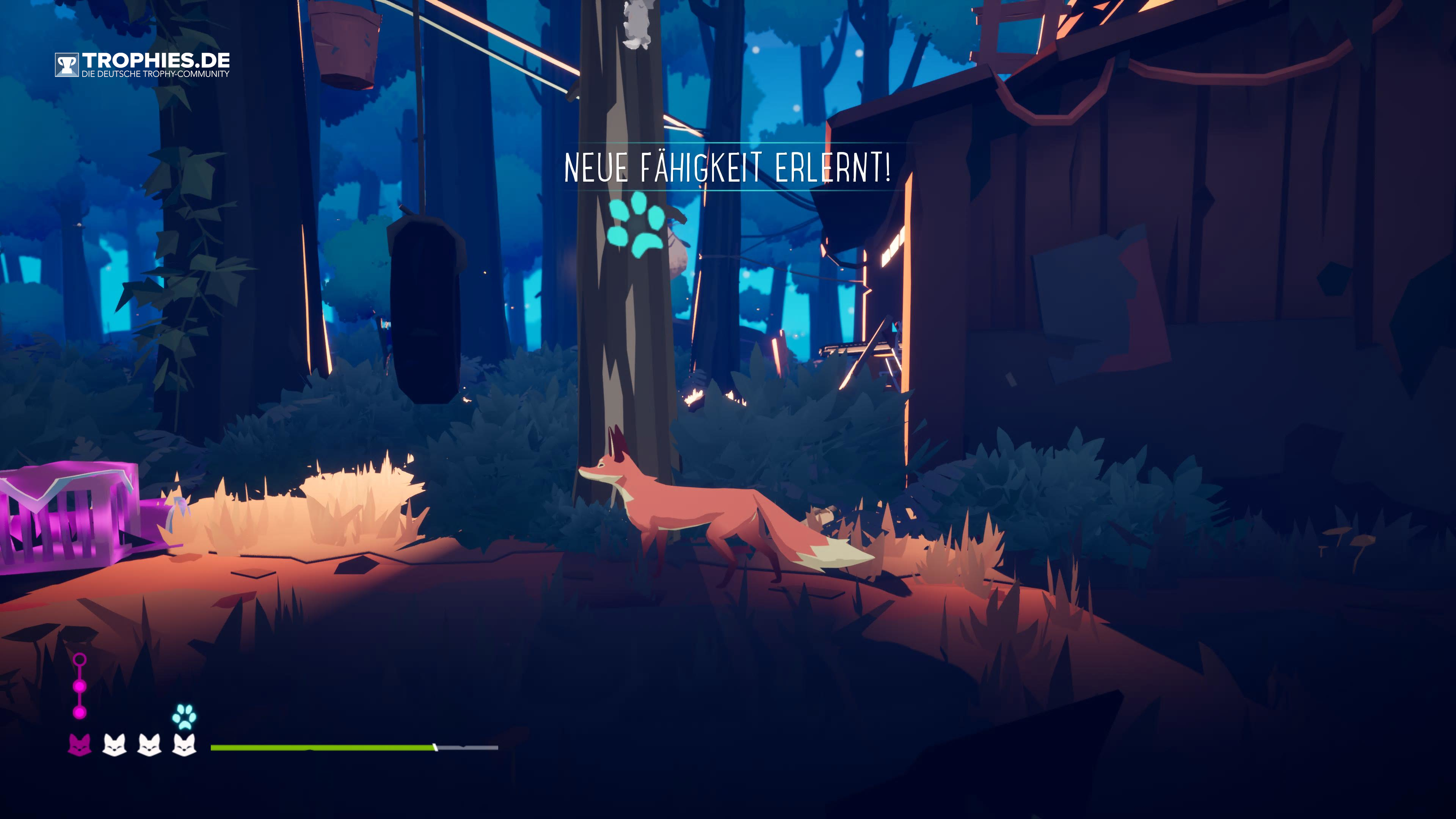Select the pink mother fox icon
The image size is (1456, 819).
click(x=80, y=744)
